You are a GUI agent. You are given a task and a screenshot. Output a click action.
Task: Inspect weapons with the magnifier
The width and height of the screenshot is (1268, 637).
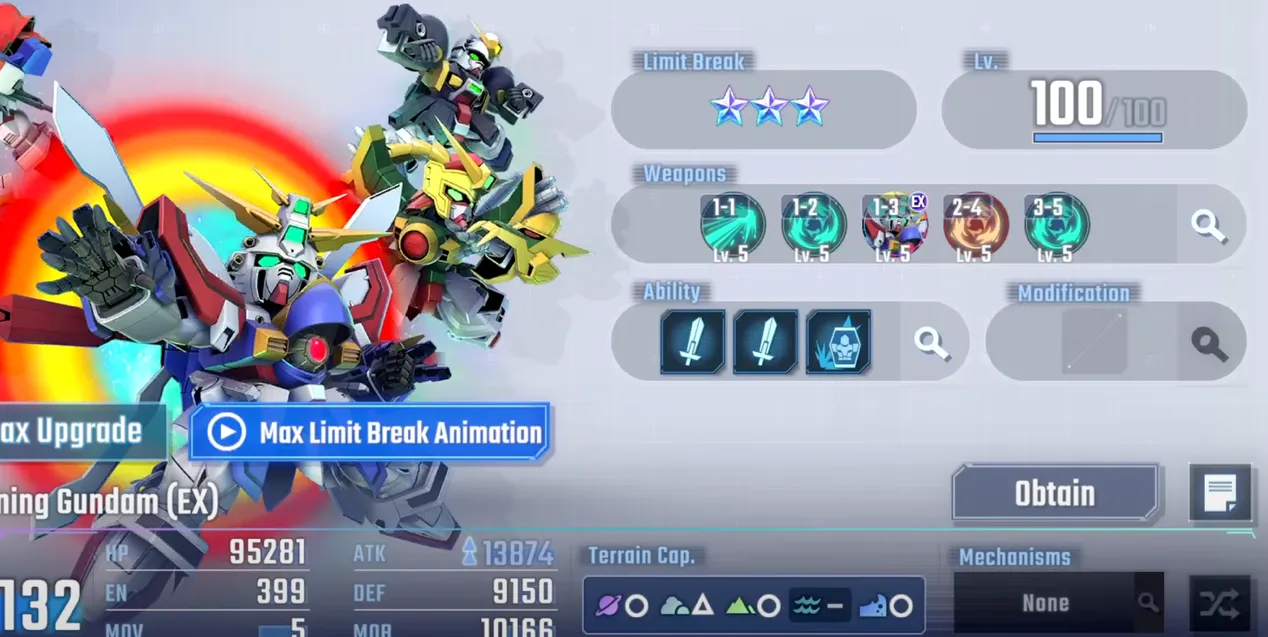pos(1209,225)
